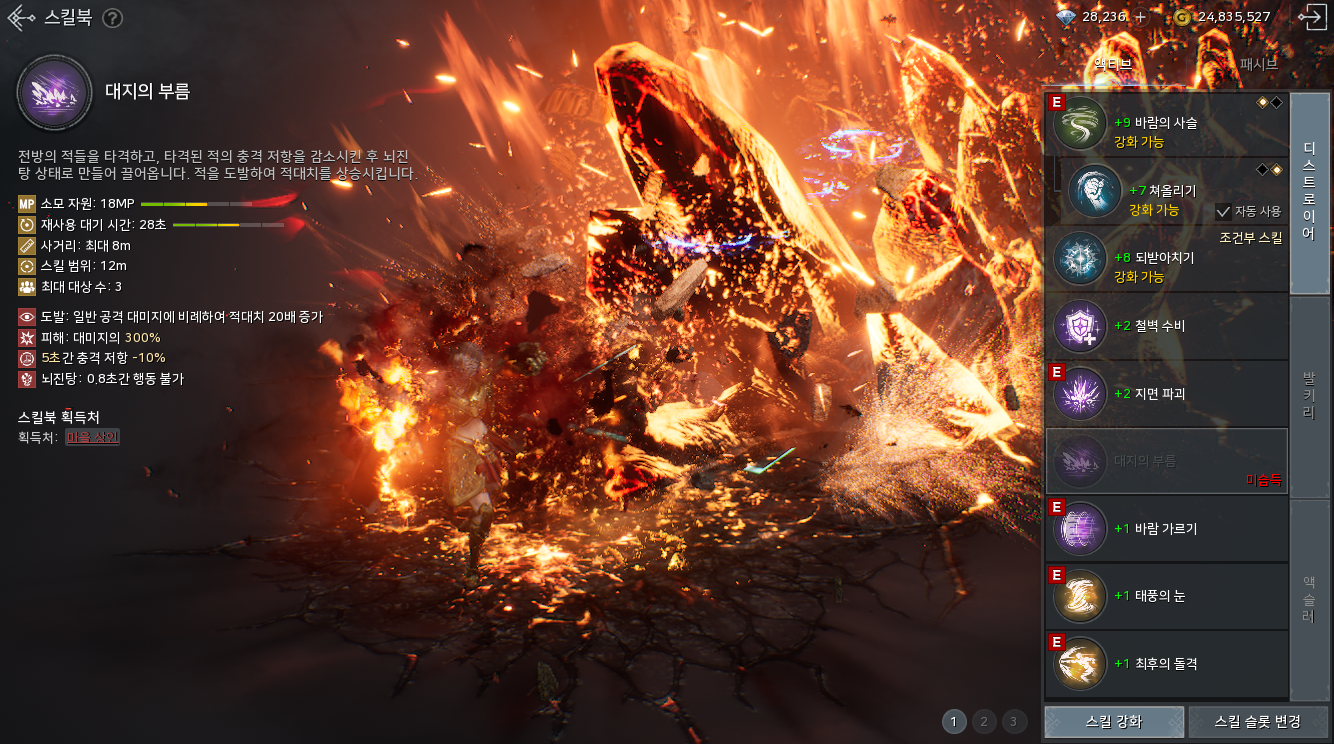Image resolution: width=1334 pixels, height=744 pixels.
Task: Open the 스킬북 help question mark
Action: [113, 18]
